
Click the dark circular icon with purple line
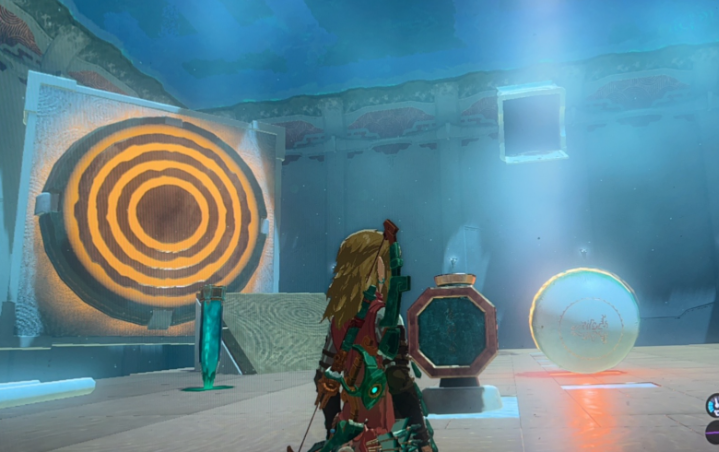(712, 433)
